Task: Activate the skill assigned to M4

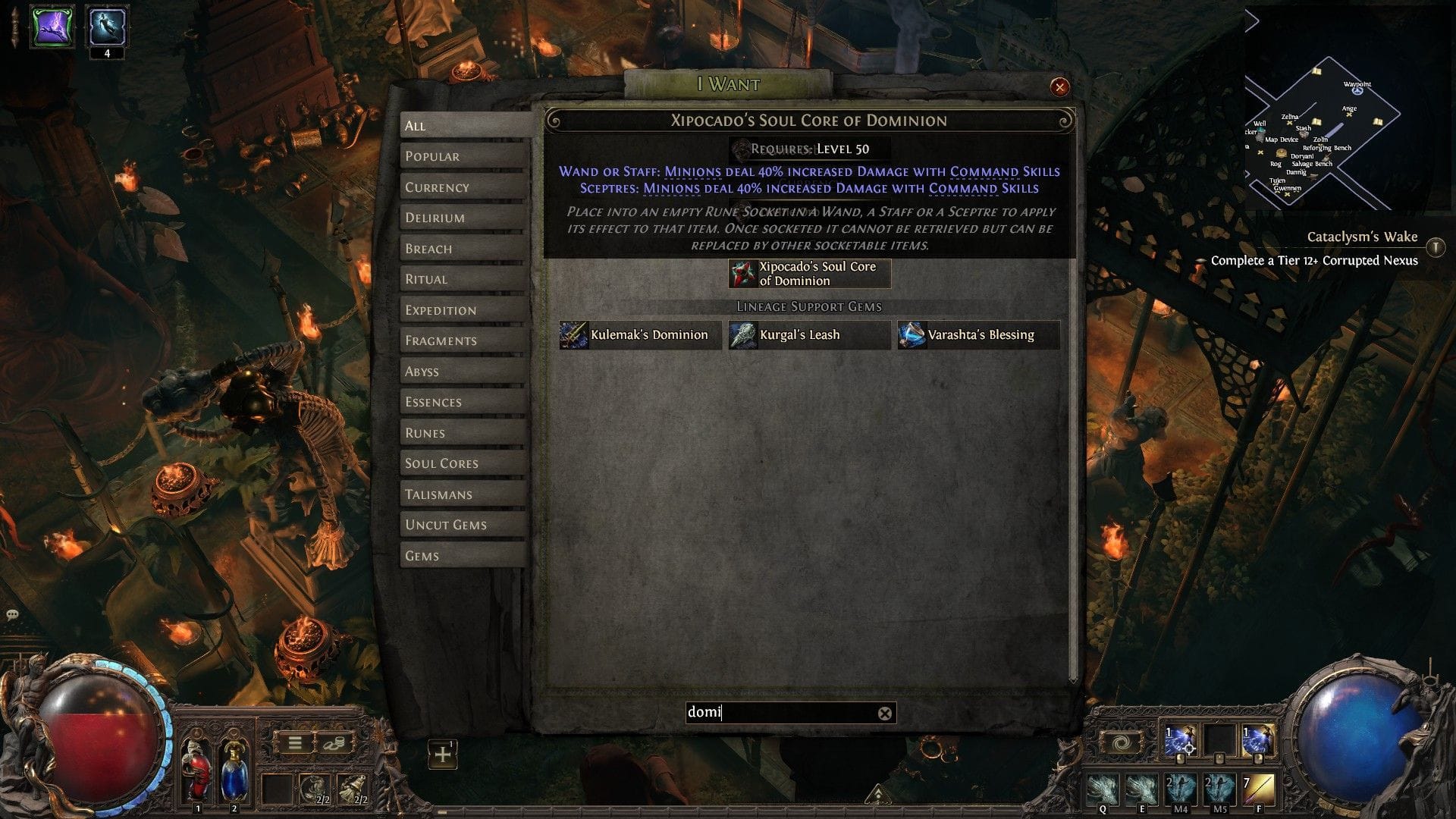Action: coord(1179,791)
